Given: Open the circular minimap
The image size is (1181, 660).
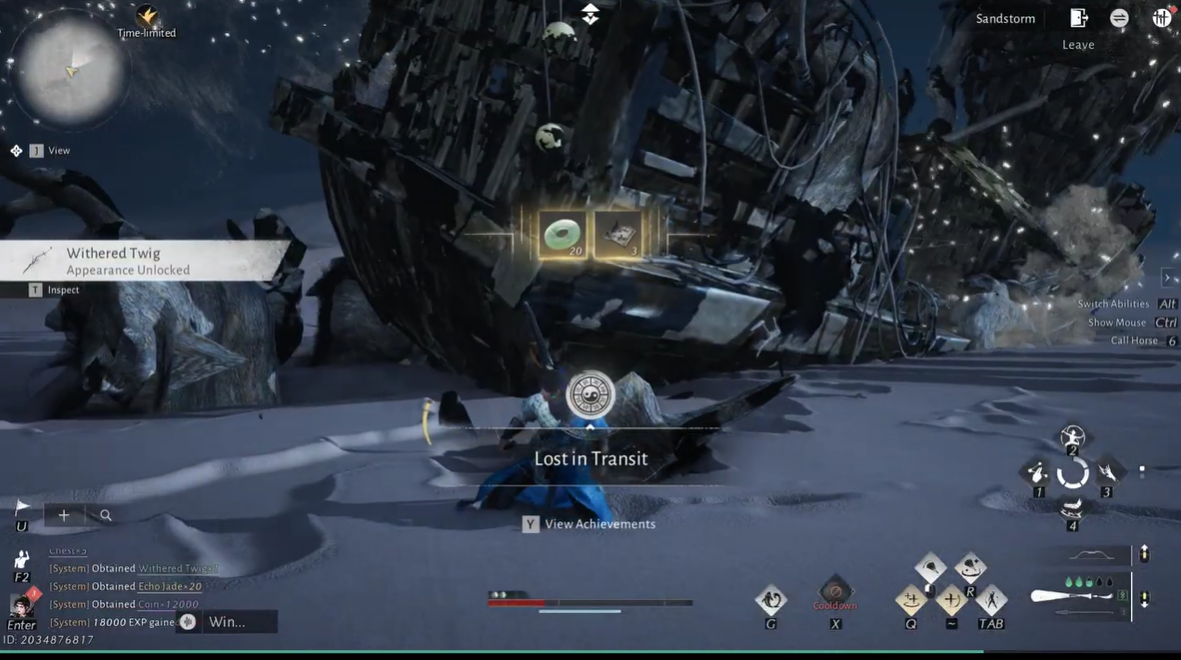Looking at the screenshot, I should (70, 70).
